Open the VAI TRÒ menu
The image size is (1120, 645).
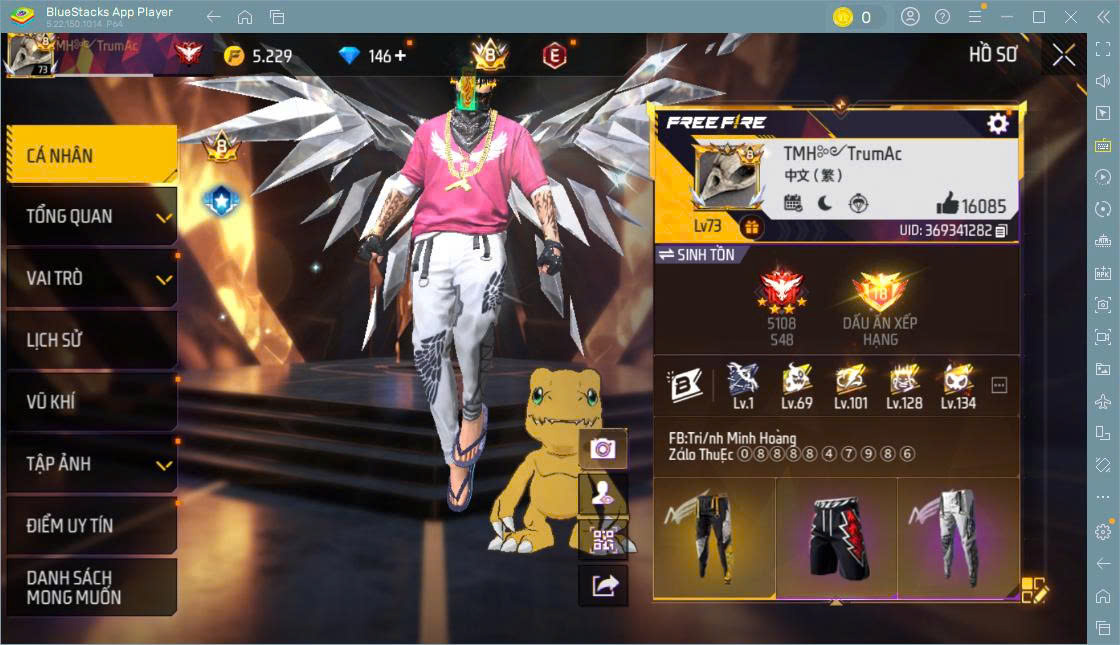90,278
